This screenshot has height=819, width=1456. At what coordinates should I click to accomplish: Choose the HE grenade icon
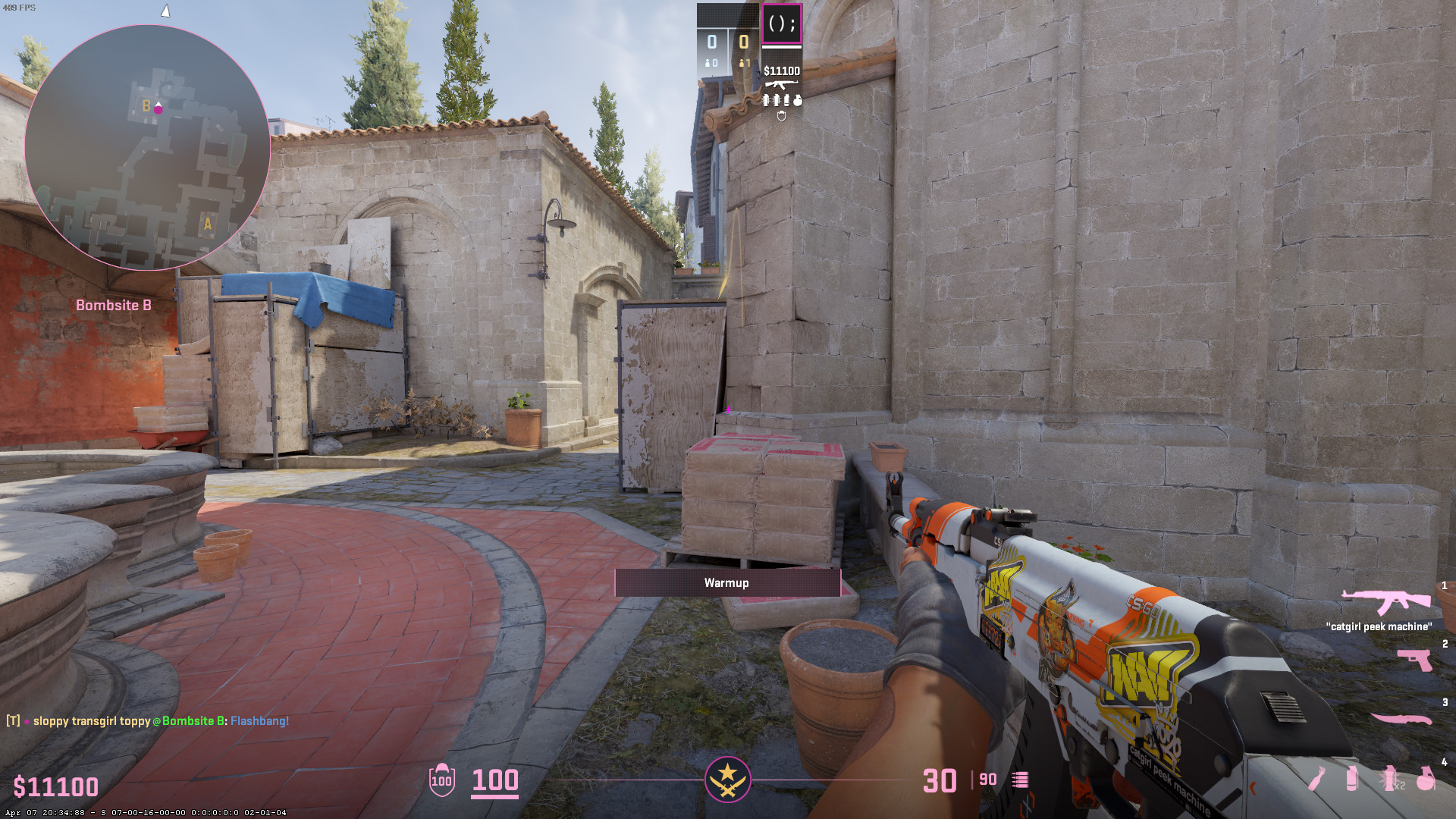click(1426, 779)
